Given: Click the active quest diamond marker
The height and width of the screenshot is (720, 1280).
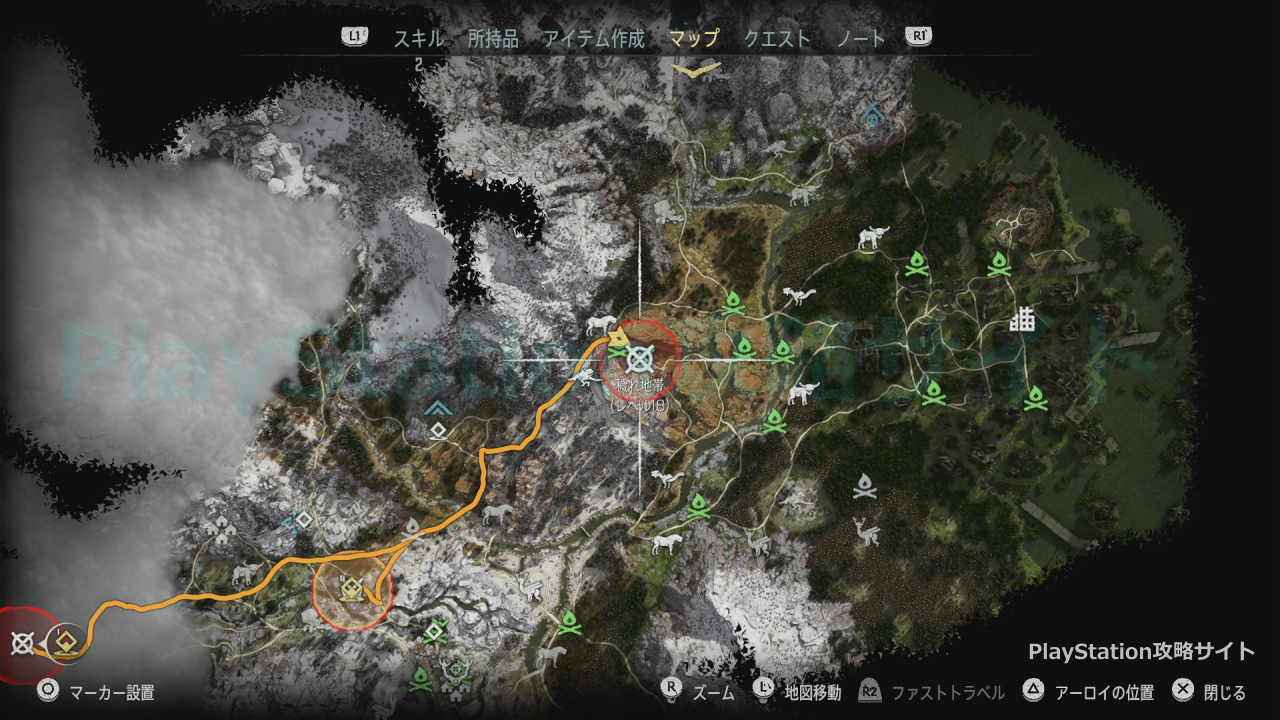Looking at the screenshot, I should point(66,643).
